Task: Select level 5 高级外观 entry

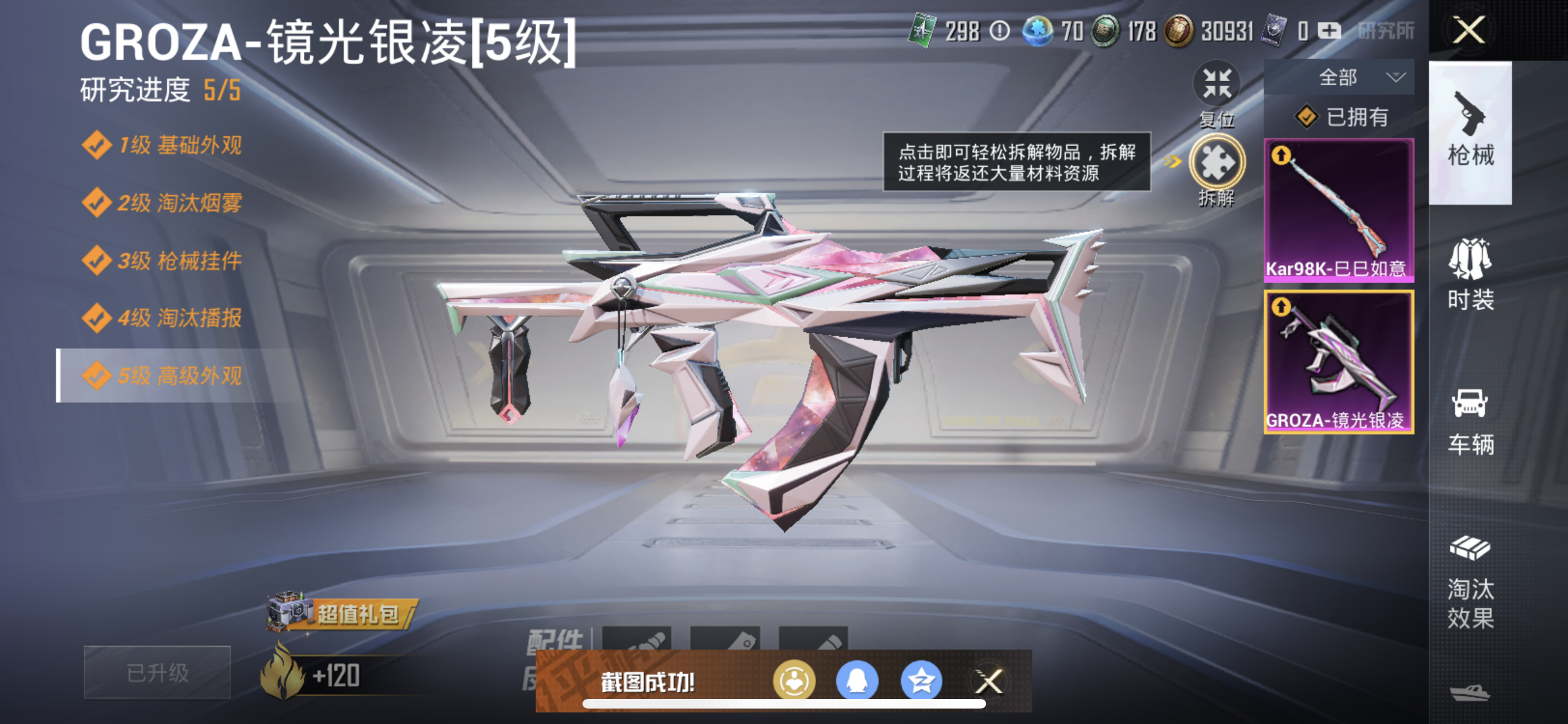Action: 164,375
